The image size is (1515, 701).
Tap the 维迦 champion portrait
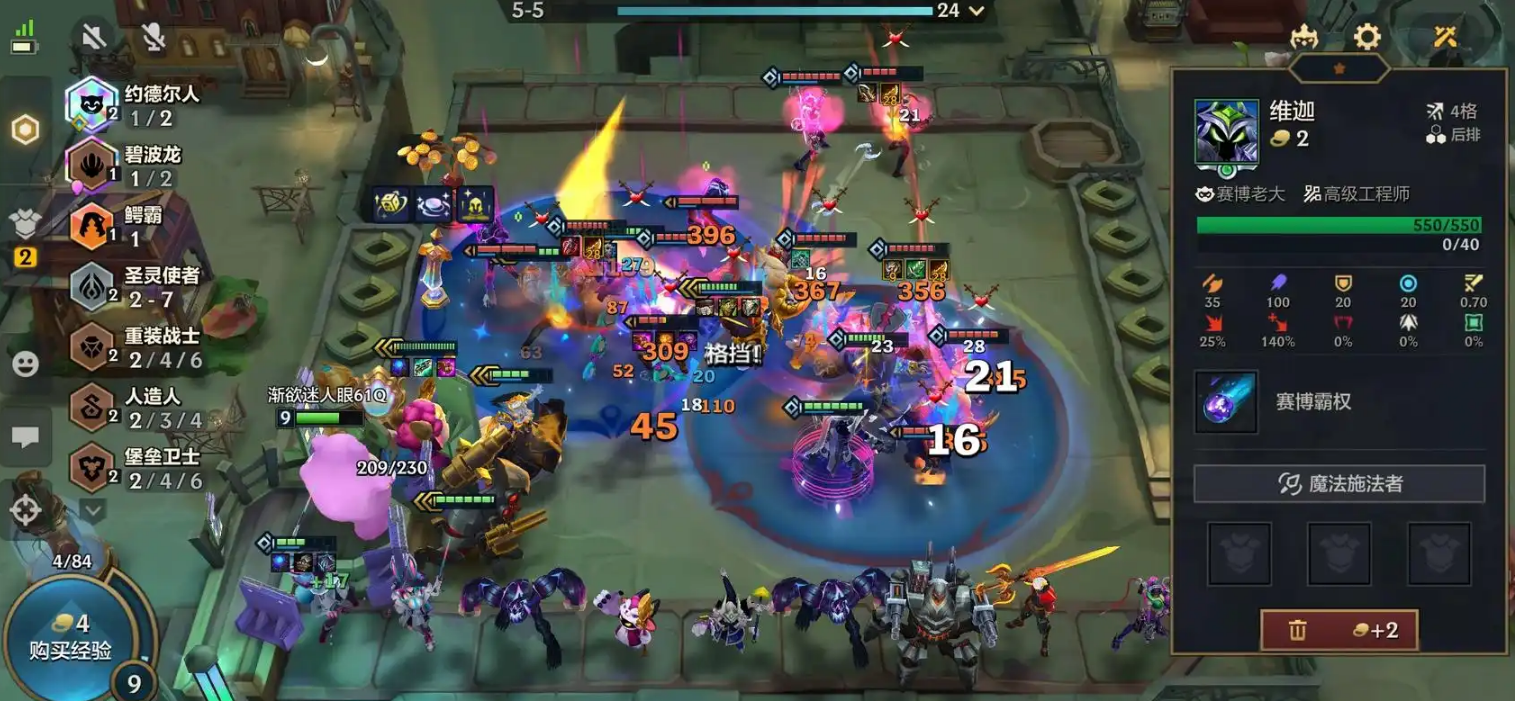point(1226,132)
